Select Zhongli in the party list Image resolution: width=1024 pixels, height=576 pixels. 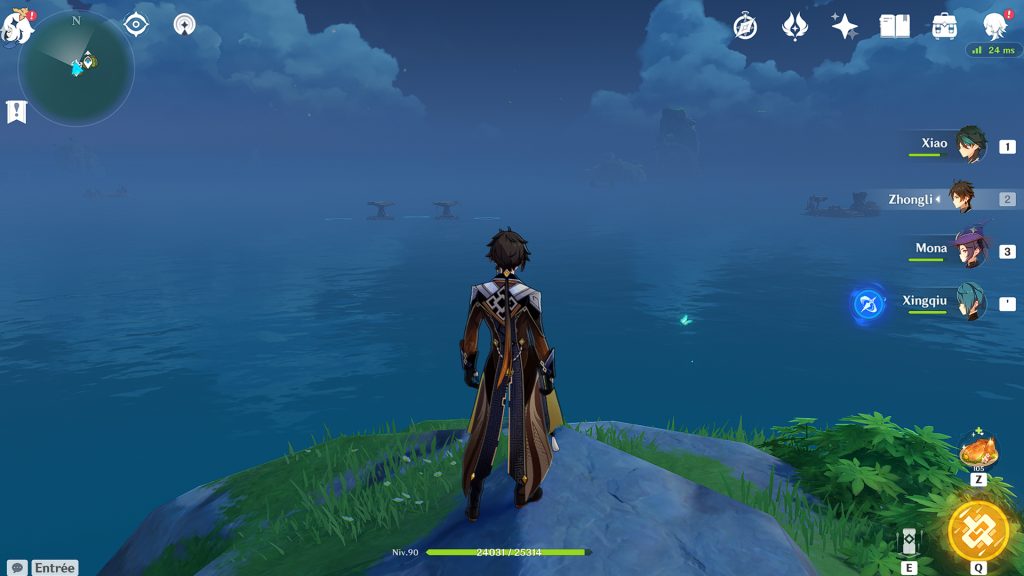point(962,199)
